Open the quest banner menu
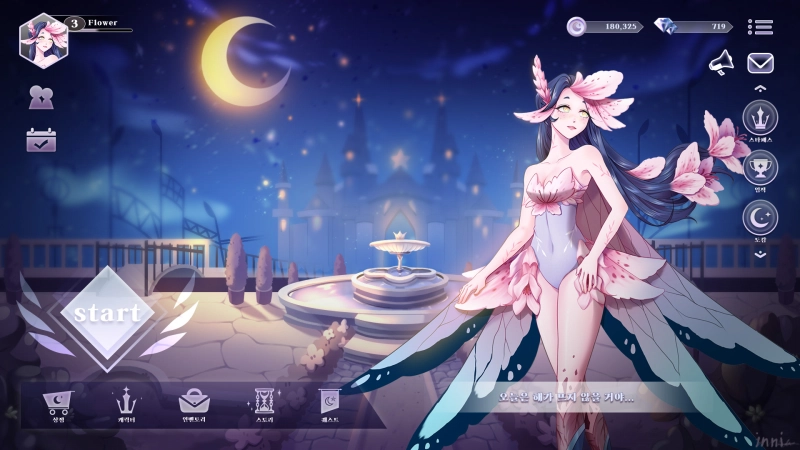Viewport: 800px width, 450px height. (x=330, y=404)
